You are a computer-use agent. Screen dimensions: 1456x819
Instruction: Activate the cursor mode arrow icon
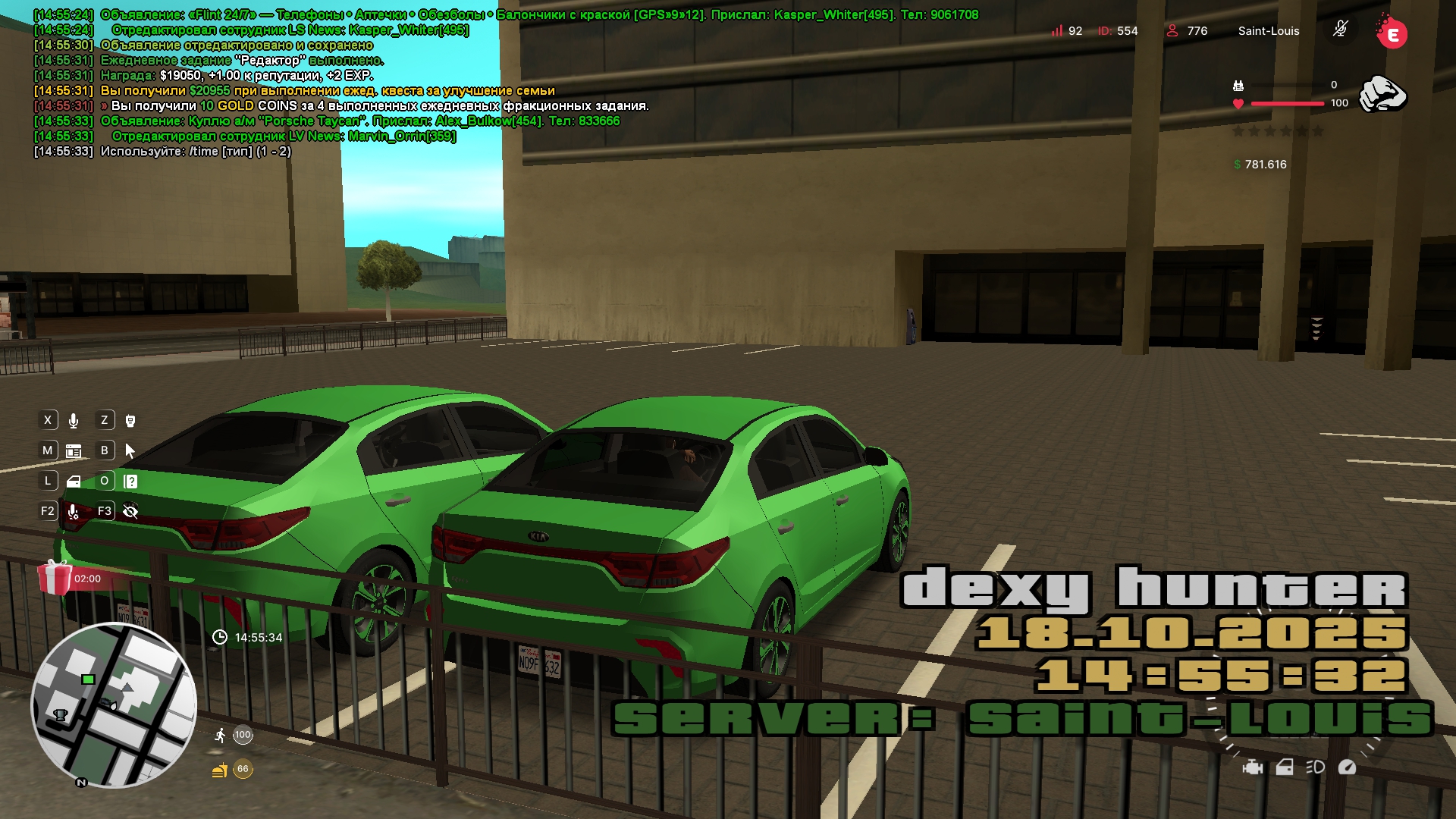130,451
